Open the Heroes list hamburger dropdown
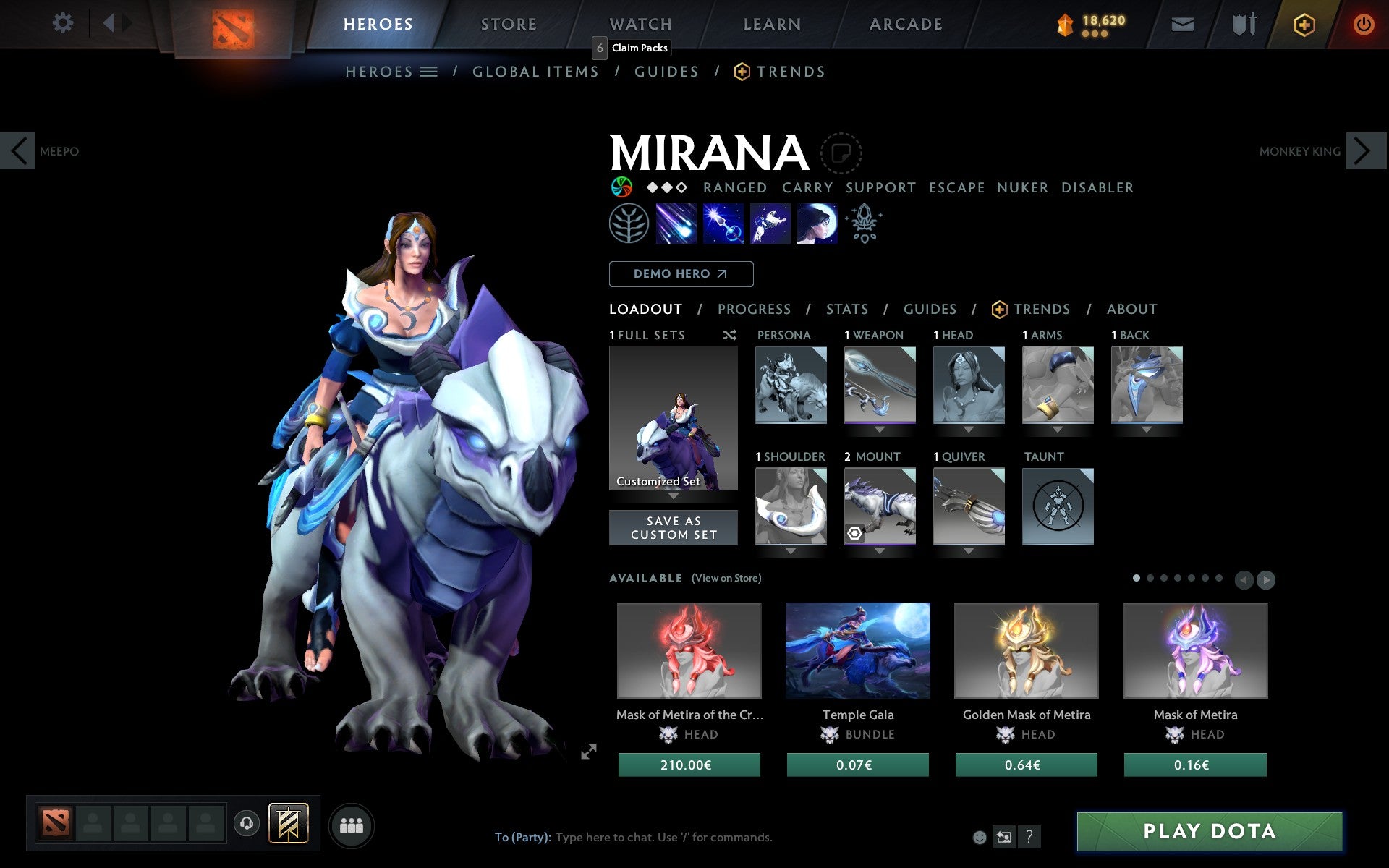Screen dimensions: 1389x868 429,72
